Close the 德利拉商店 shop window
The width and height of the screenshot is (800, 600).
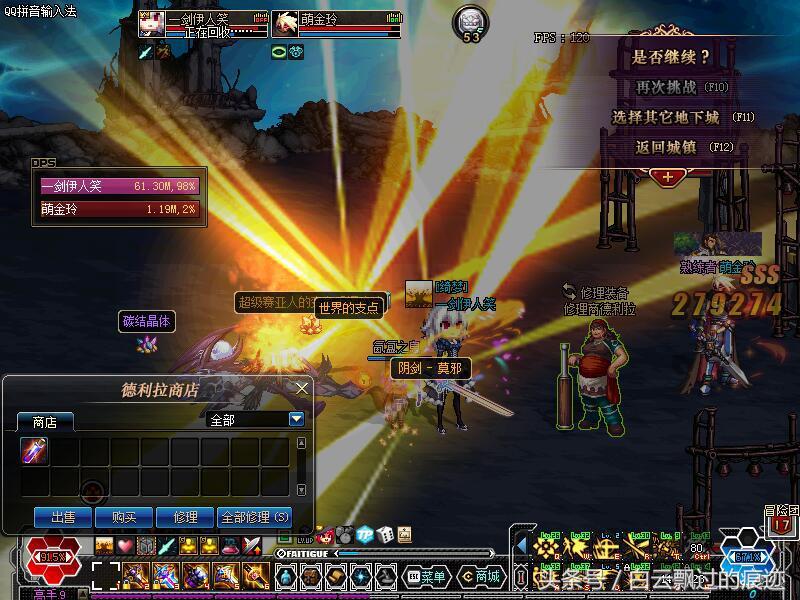302,388
